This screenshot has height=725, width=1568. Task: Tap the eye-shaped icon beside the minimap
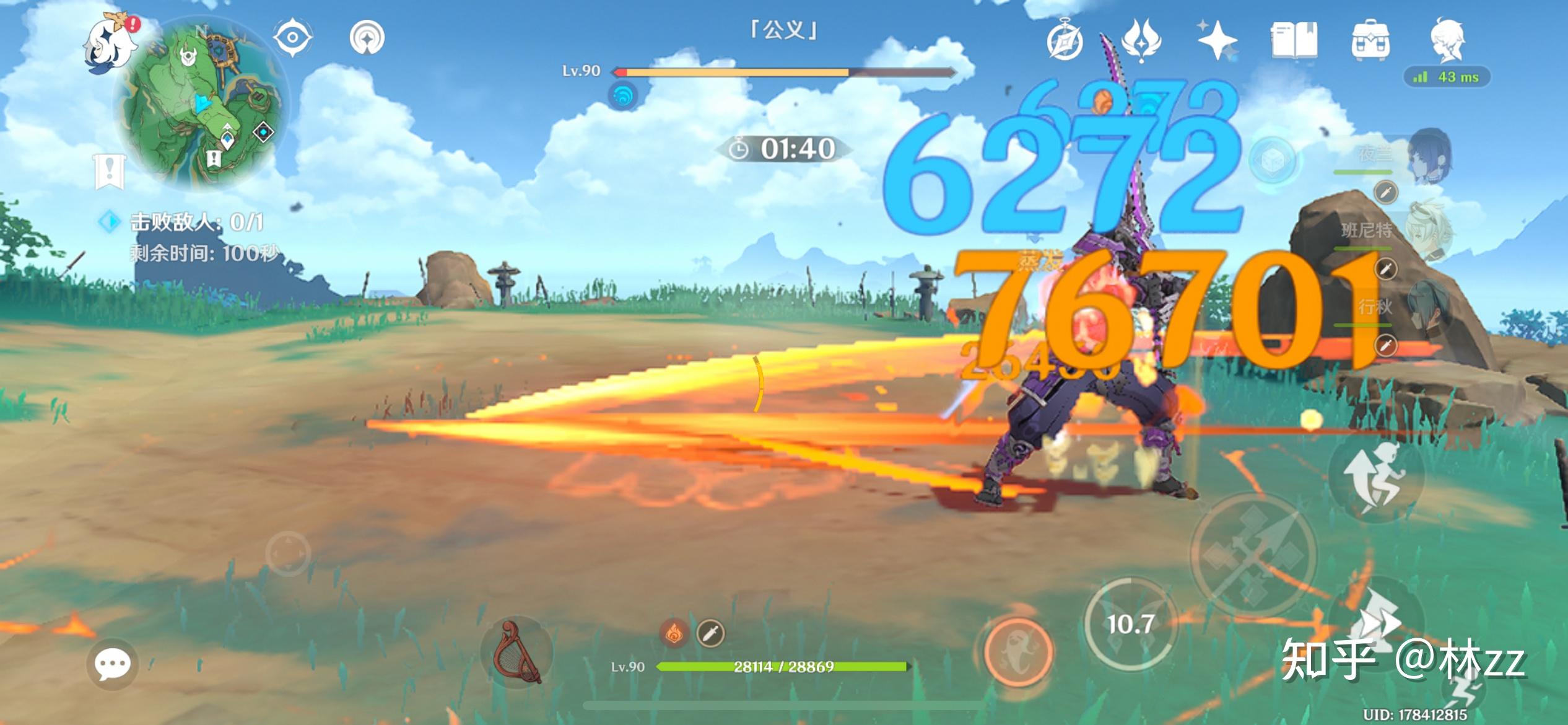(x=292, y=37)
